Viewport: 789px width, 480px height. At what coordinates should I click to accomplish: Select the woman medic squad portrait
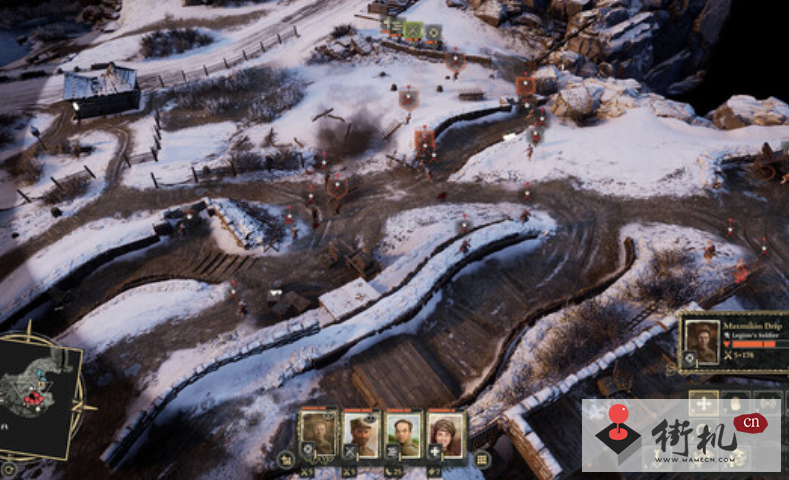pos(445,432)
